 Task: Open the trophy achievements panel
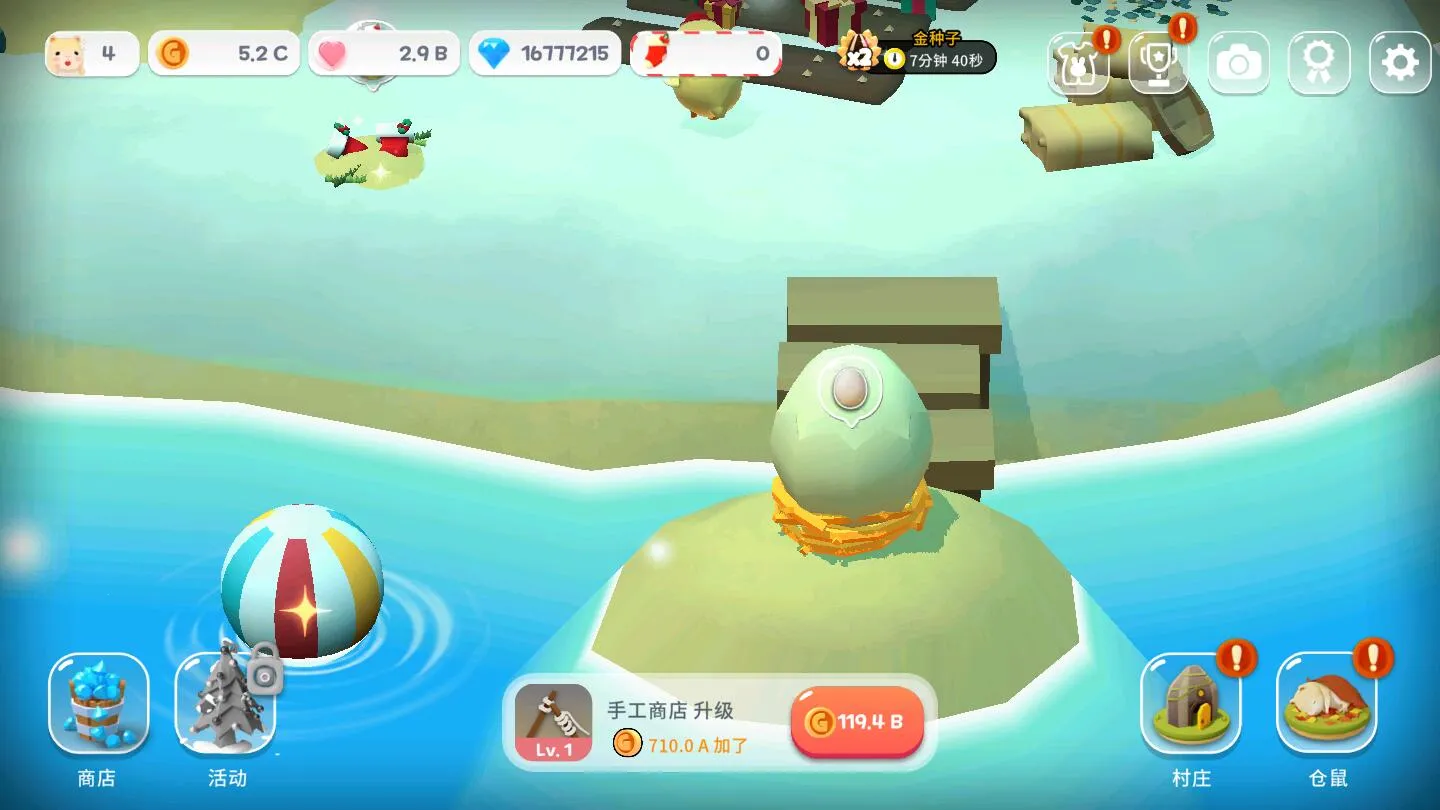[1158, 62]
